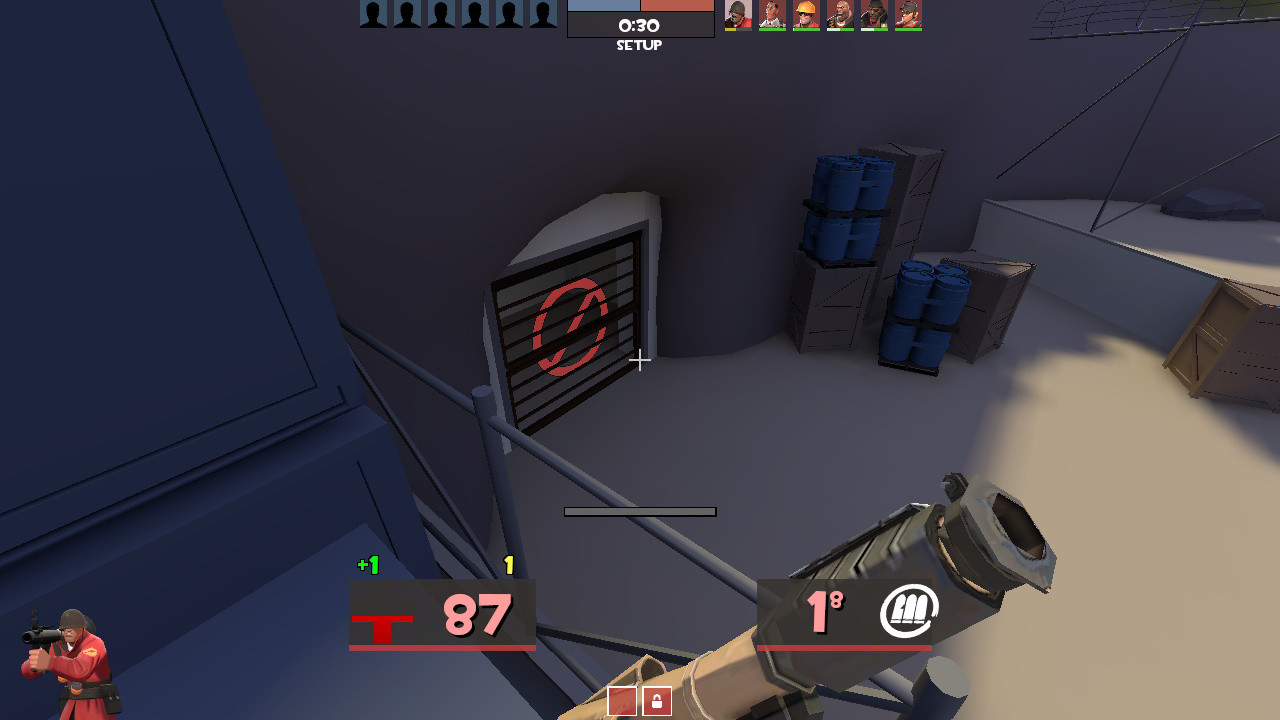
Task: Click the green health bar under the Scout portrait
Action: tap(908, 29)
